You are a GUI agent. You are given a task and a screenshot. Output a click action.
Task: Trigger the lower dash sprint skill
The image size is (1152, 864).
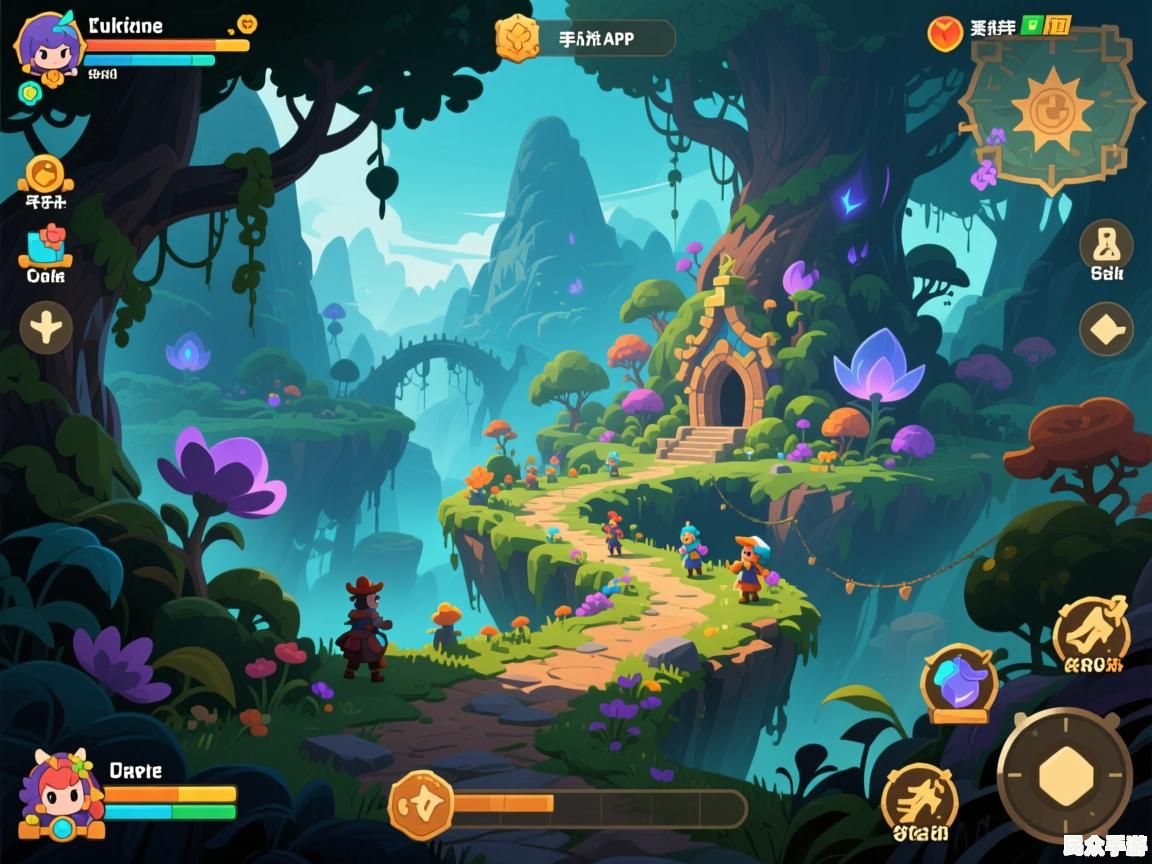click(x=920, y=798)
